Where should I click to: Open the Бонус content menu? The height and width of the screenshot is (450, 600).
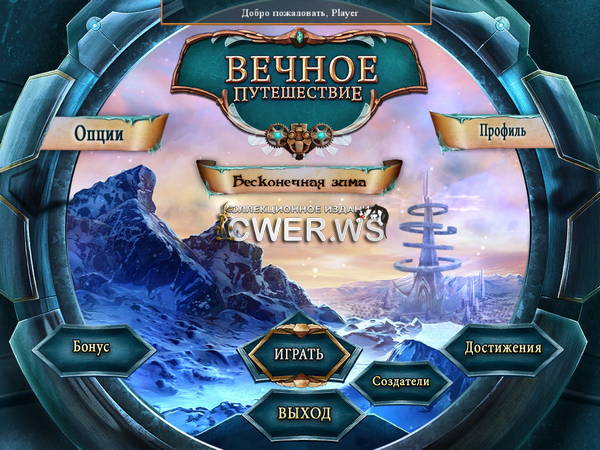(92, 347)
